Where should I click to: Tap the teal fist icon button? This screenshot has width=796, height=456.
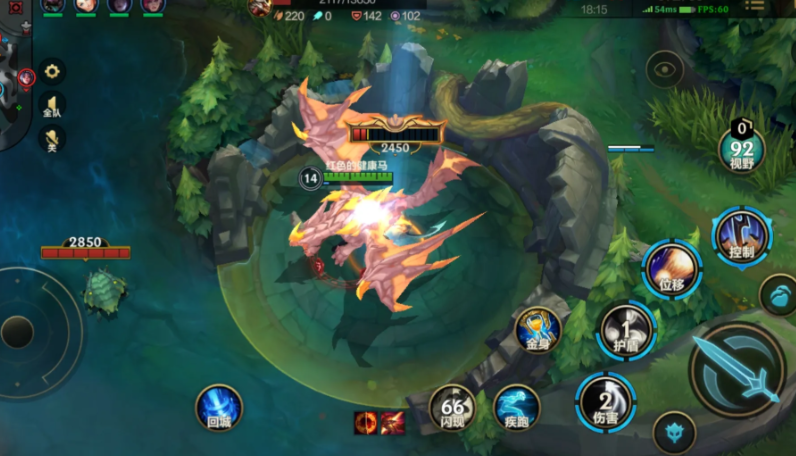tap(777, 295)
